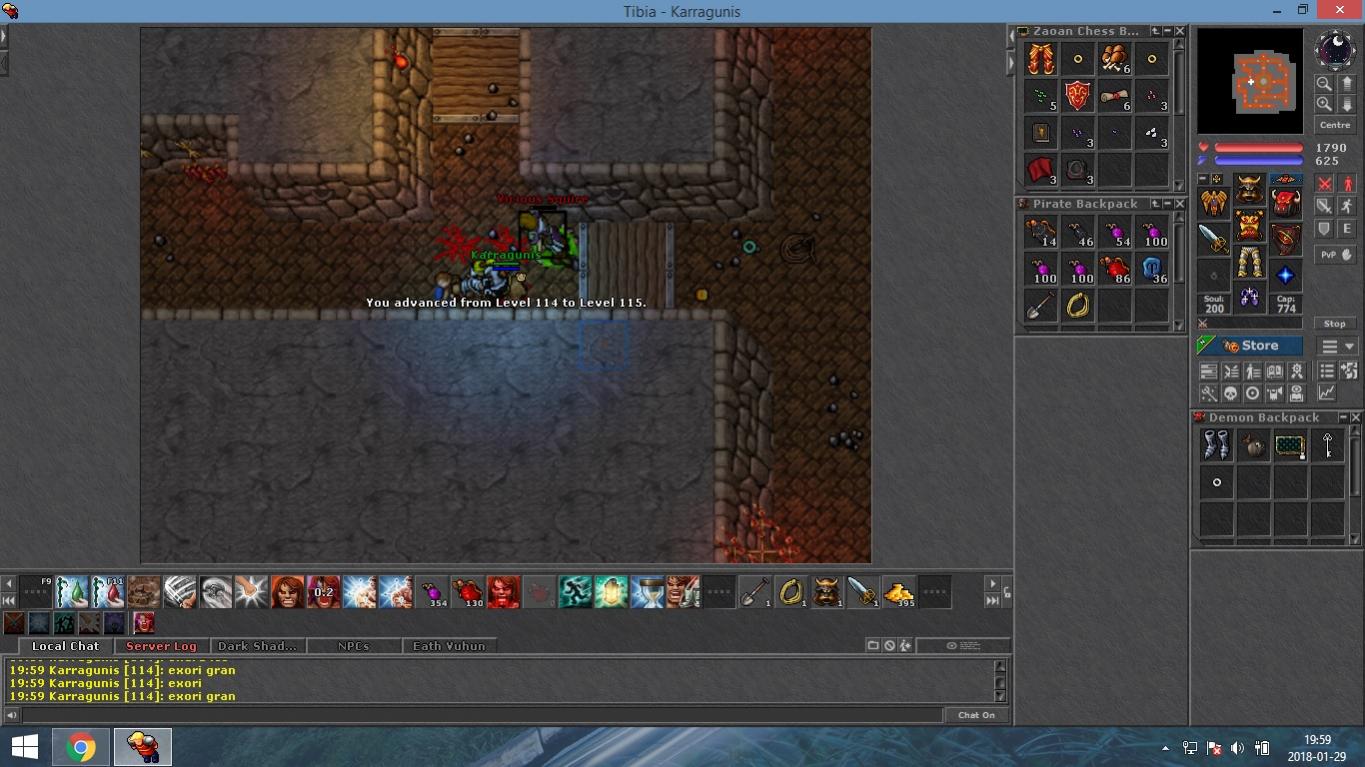Select the shovel in Pirate Backpack

[1040, 305]
